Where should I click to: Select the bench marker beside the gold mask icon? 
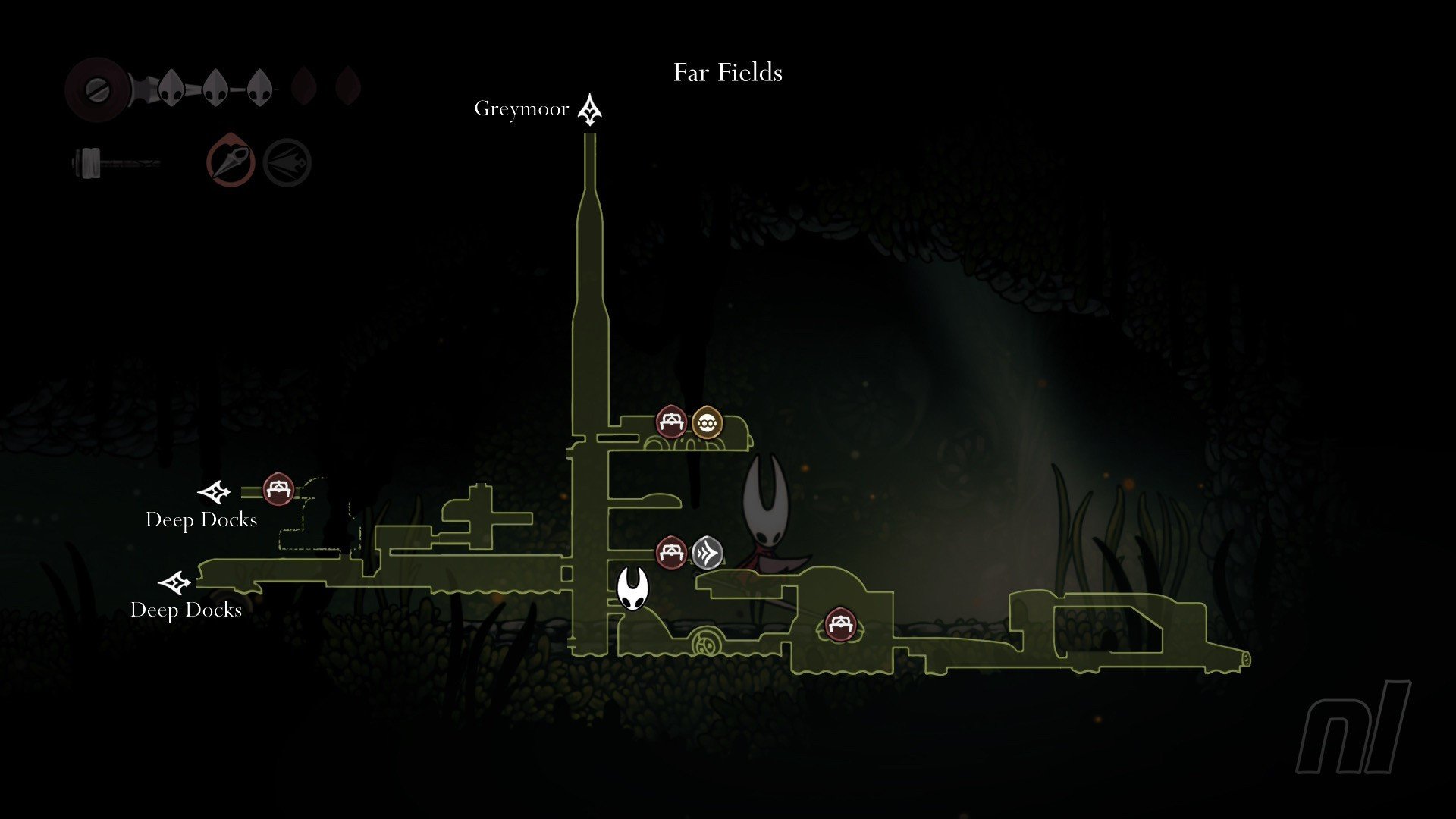tap(671, 422)
